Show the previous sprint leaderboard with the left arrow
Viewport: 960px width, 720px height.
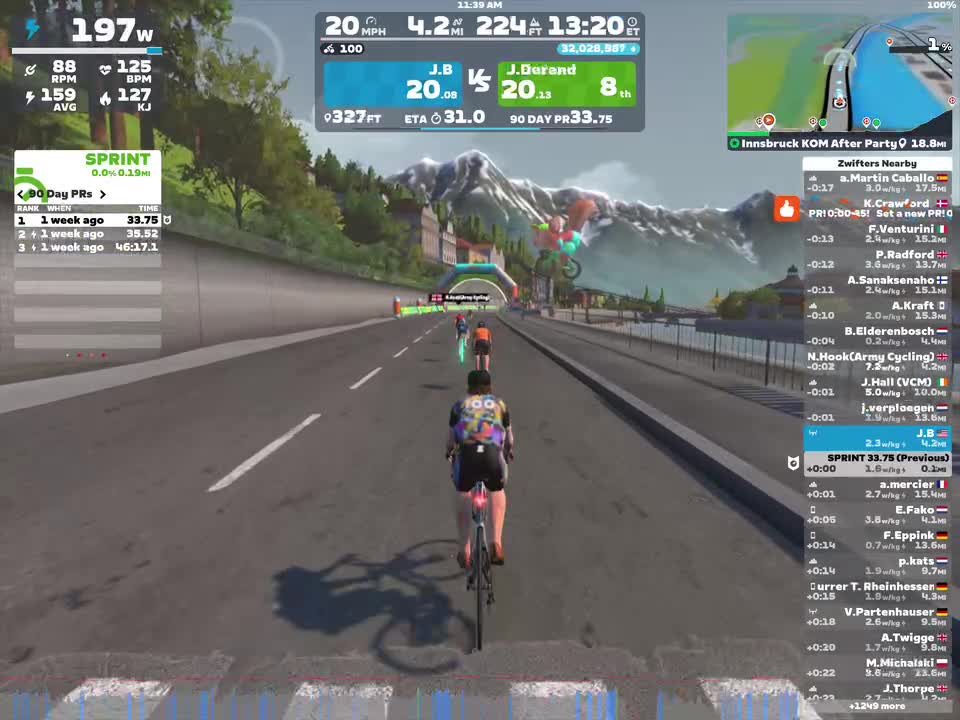(21, 194)
